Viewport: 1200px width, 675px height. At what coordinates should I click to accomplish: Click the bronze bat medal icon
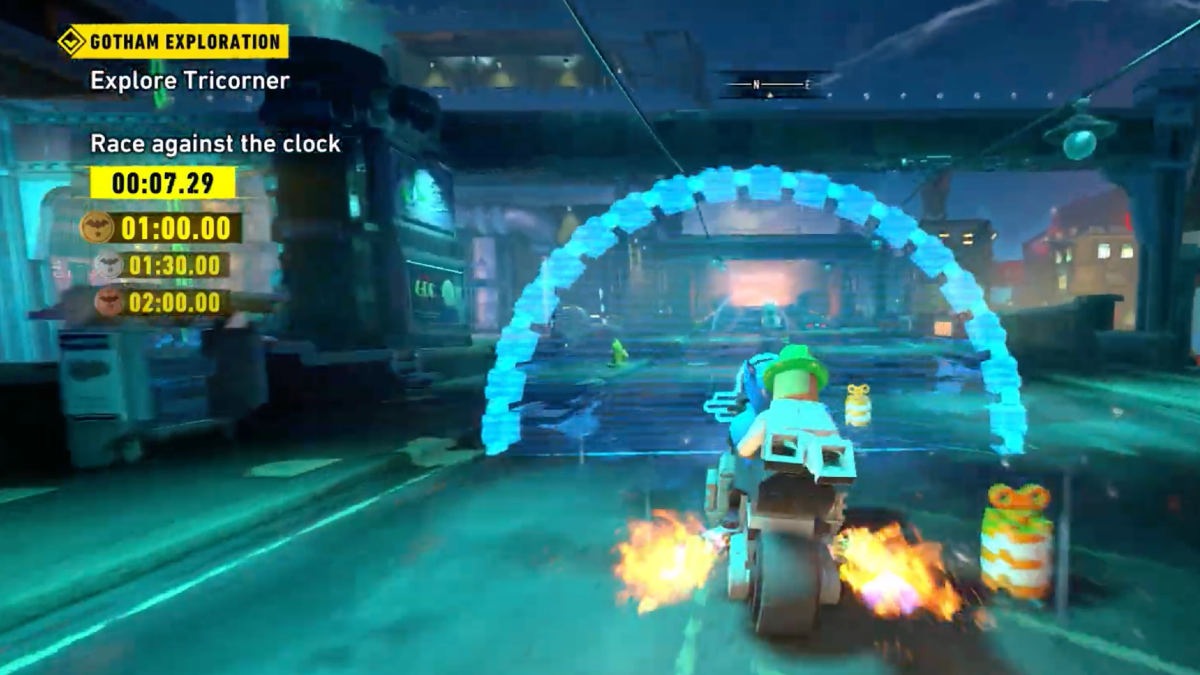click(x=110, y=301)
